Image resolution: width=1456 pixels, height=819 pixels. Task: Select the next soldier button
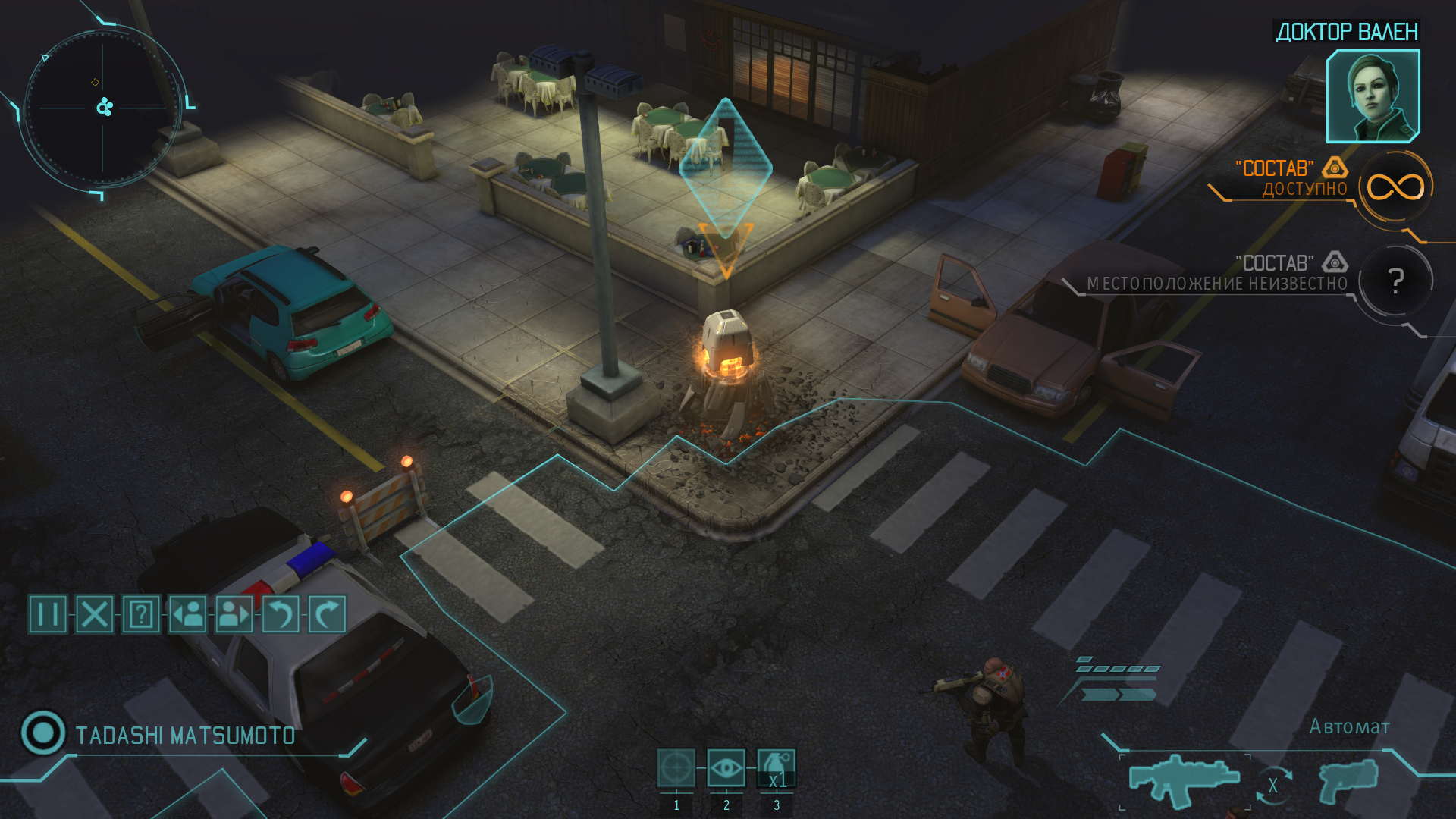234,613
